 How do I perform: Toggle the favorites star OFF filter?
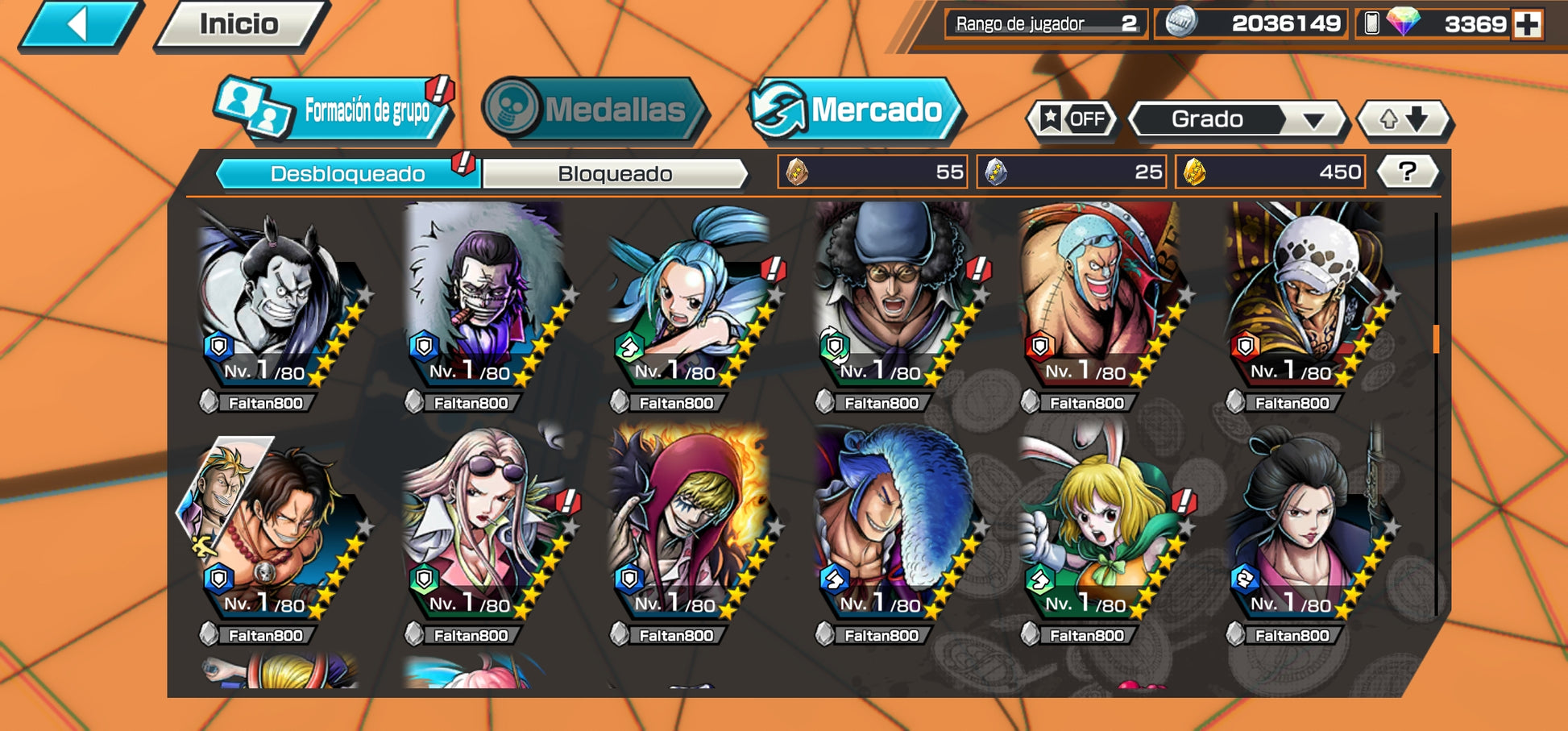[x=1073, y=119]
